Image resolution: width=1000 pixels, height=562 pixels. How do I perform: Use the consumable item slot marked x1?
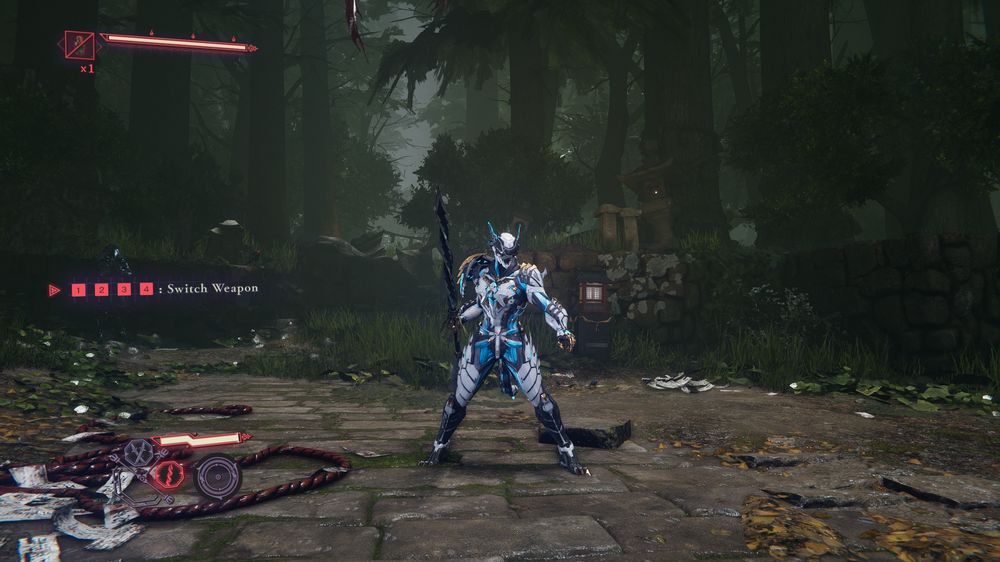[x=79, y=45]
